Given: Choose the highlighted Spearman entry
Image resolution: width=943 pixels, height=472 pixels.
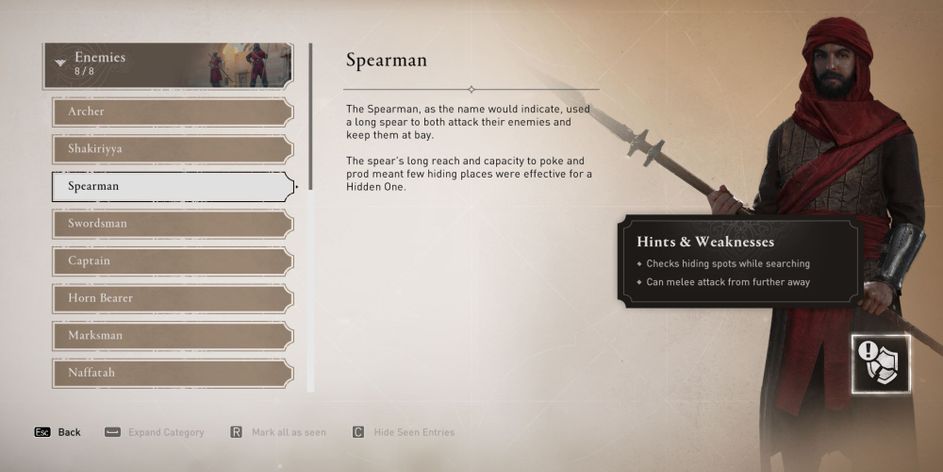Looking at the screenshot, I should pos(172,186).
